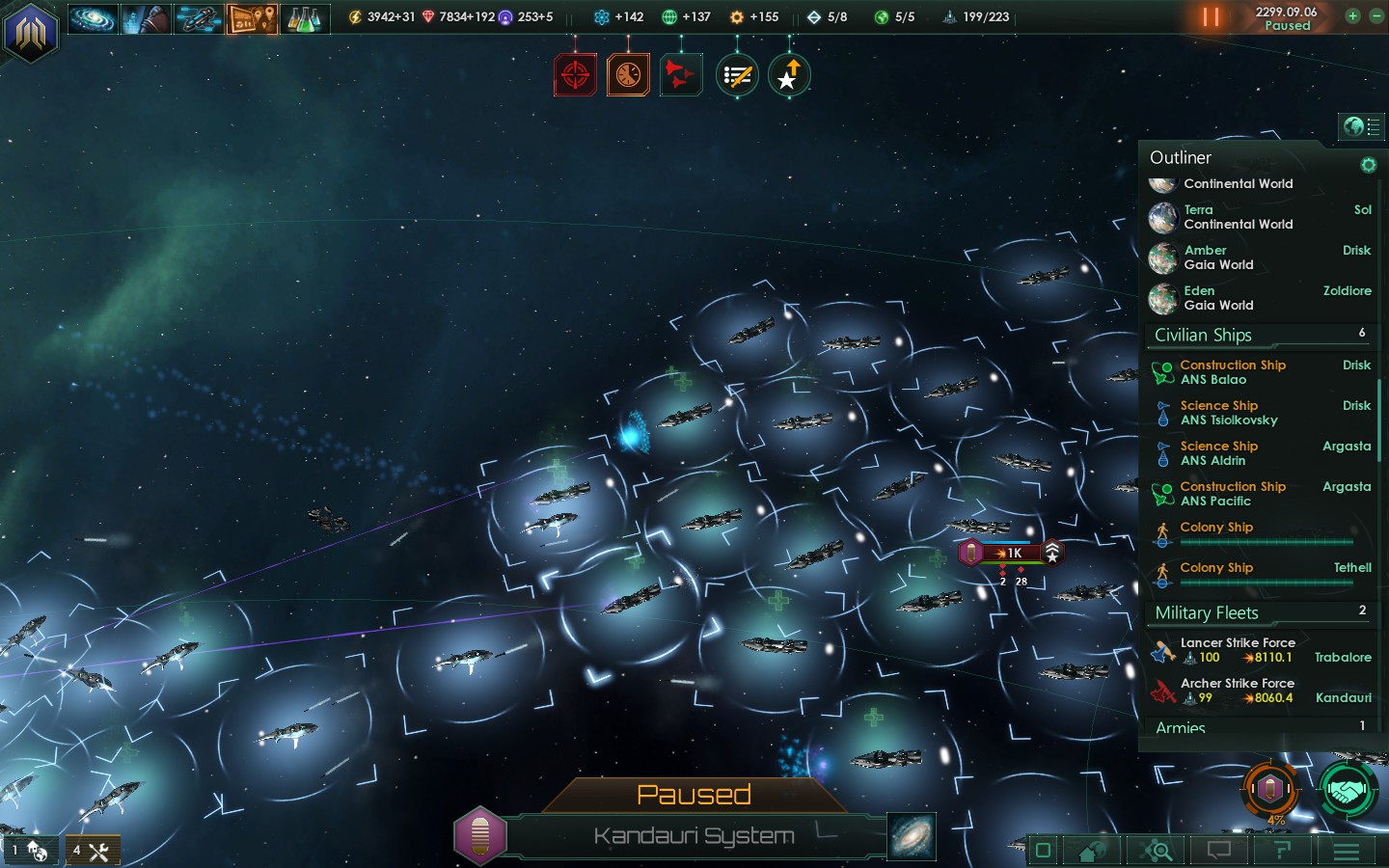Decrease game speed with the minus button

(1376, 16)
